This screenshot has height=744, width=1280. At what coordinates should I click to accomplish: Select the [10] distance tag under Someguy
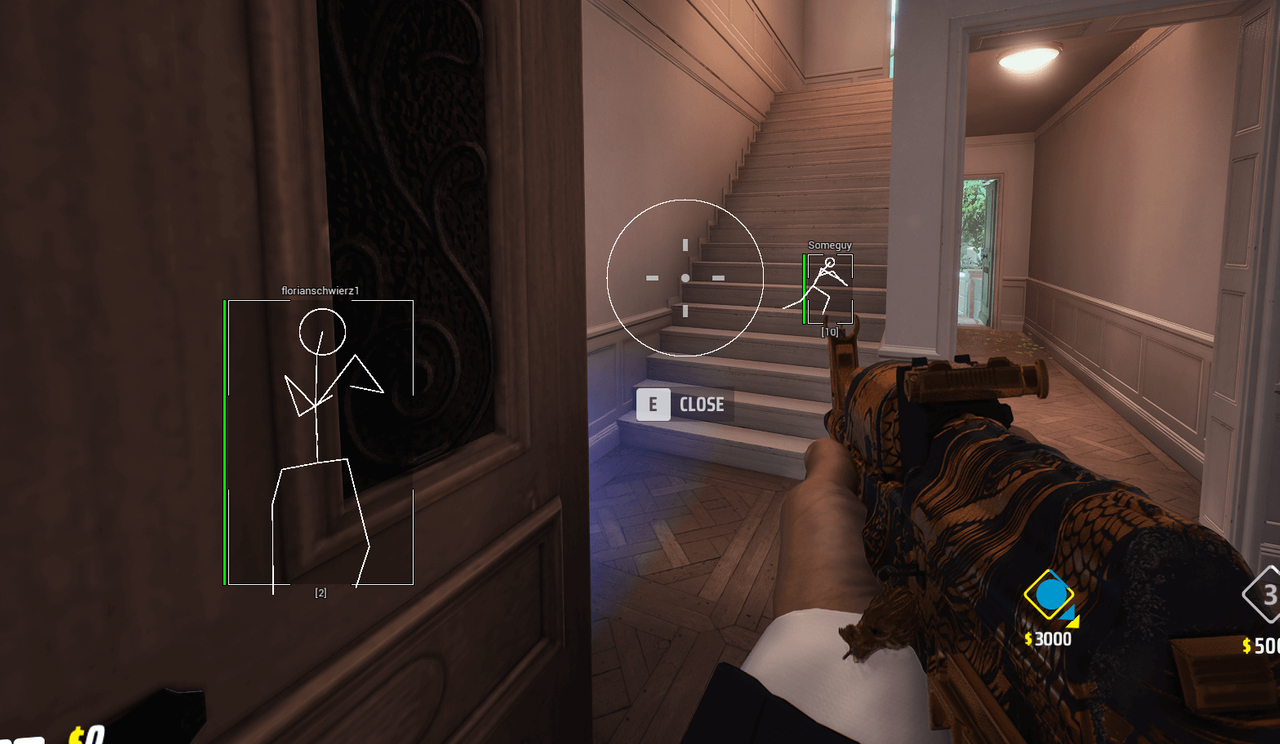point(829,330)
